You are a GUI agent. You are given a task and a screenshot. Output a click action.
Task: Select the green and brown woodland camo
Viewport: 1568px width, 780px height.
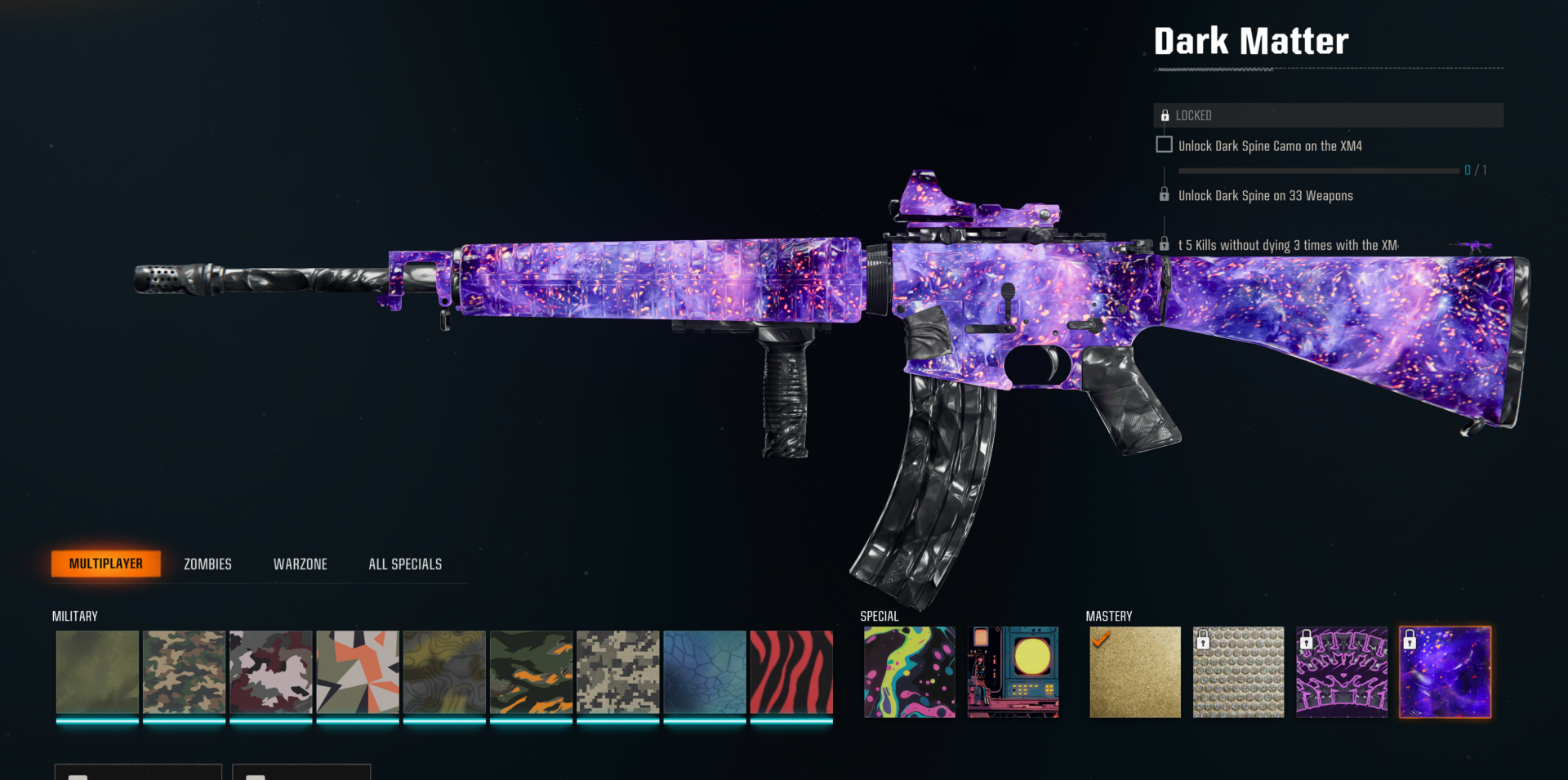[184, 672]
